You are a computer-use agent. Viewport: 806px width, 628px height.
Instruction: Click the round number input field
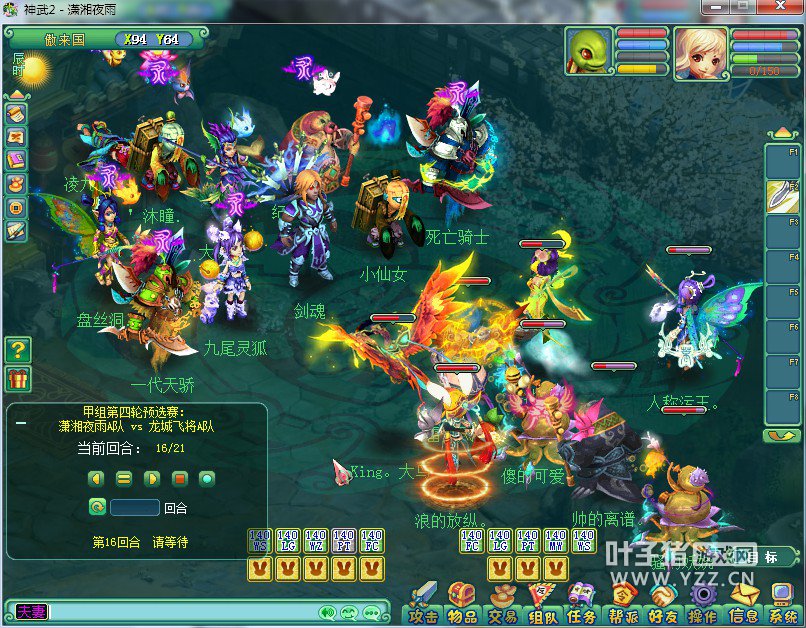coord(135,507)
